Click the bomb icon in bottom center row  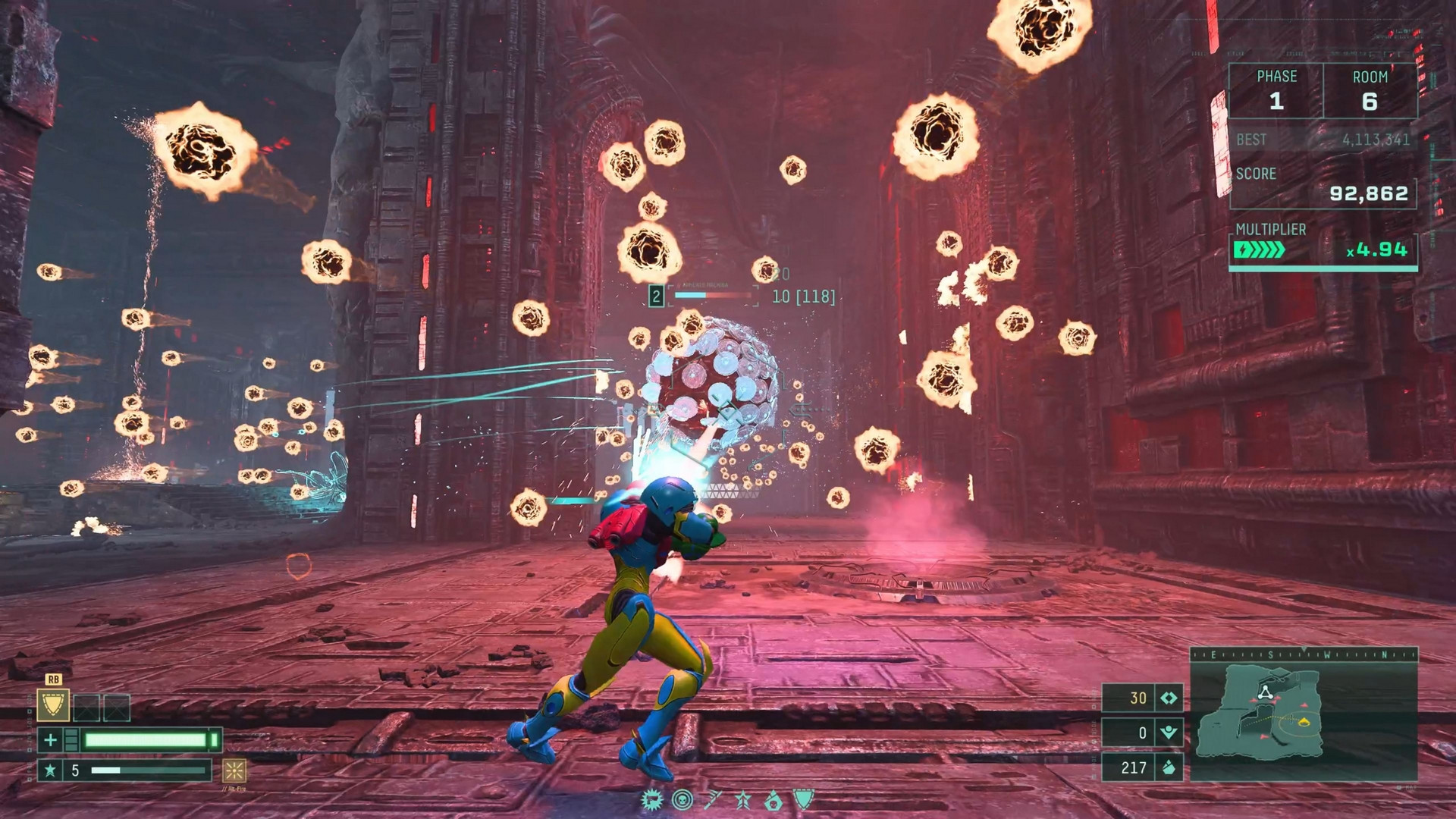click(x=773, y=800)
